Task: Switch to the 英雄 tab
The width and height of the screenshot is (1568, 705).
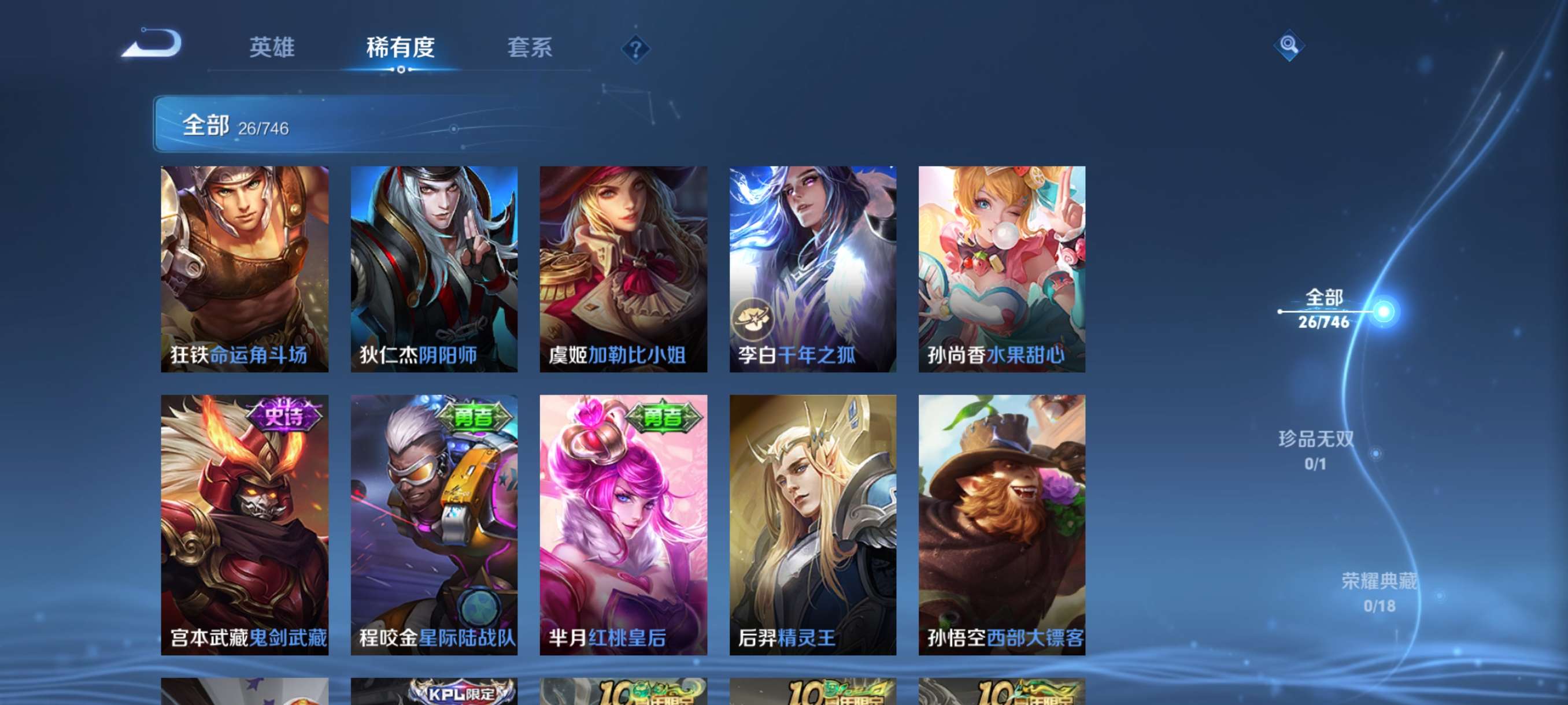Action: (272, 49)
